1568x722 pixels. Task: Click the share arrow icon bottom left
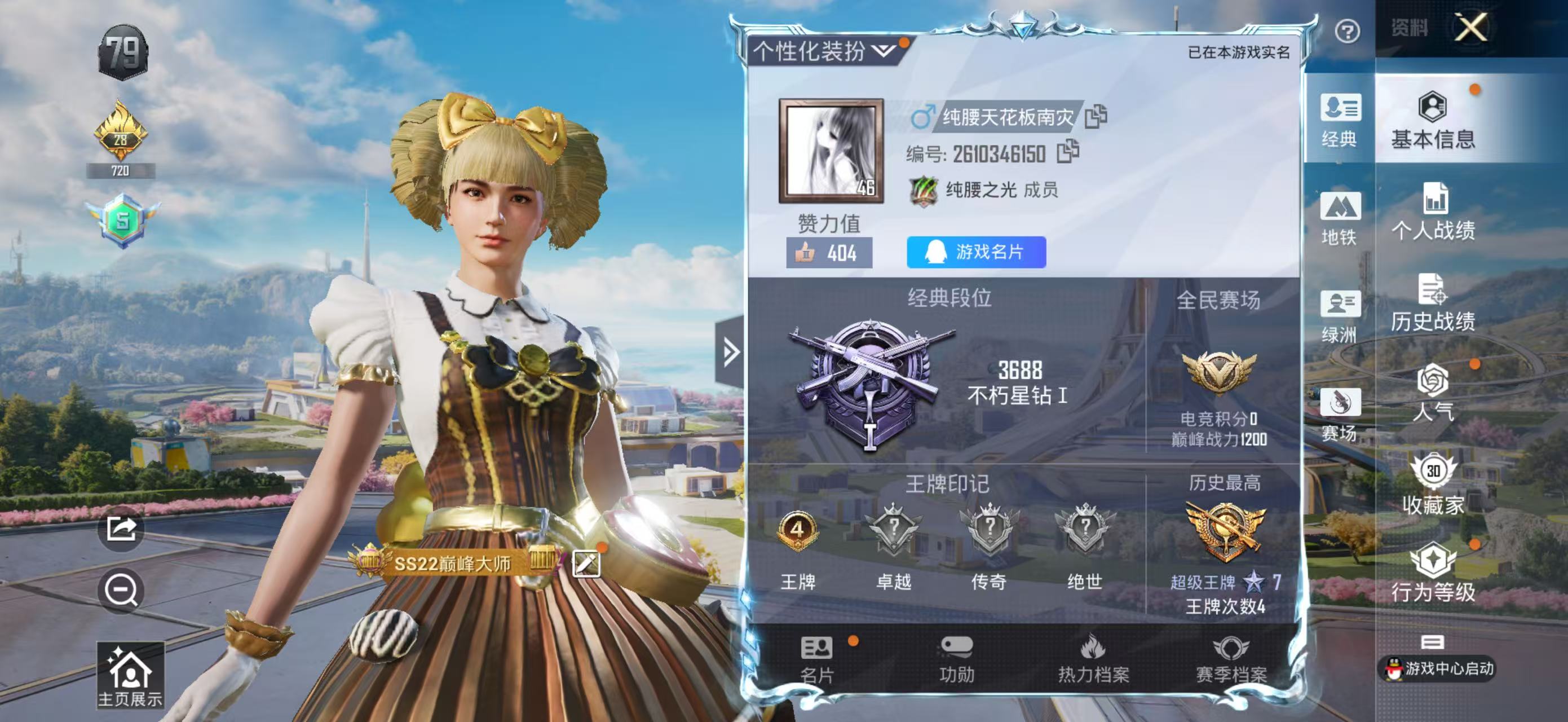(x=122, y=531)
